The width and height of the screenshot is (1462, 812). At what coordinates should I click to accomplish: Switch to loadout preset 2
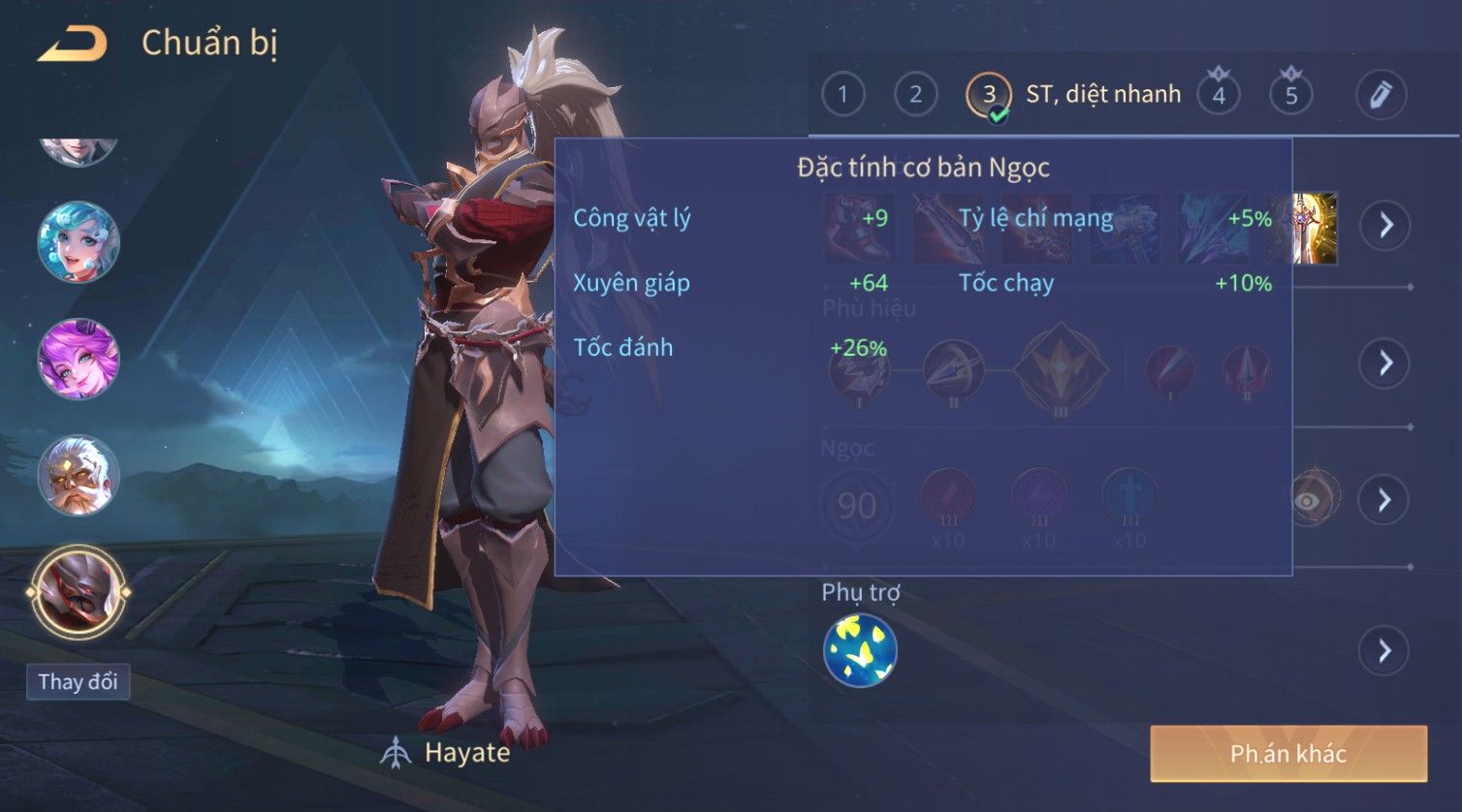(915, 95)
